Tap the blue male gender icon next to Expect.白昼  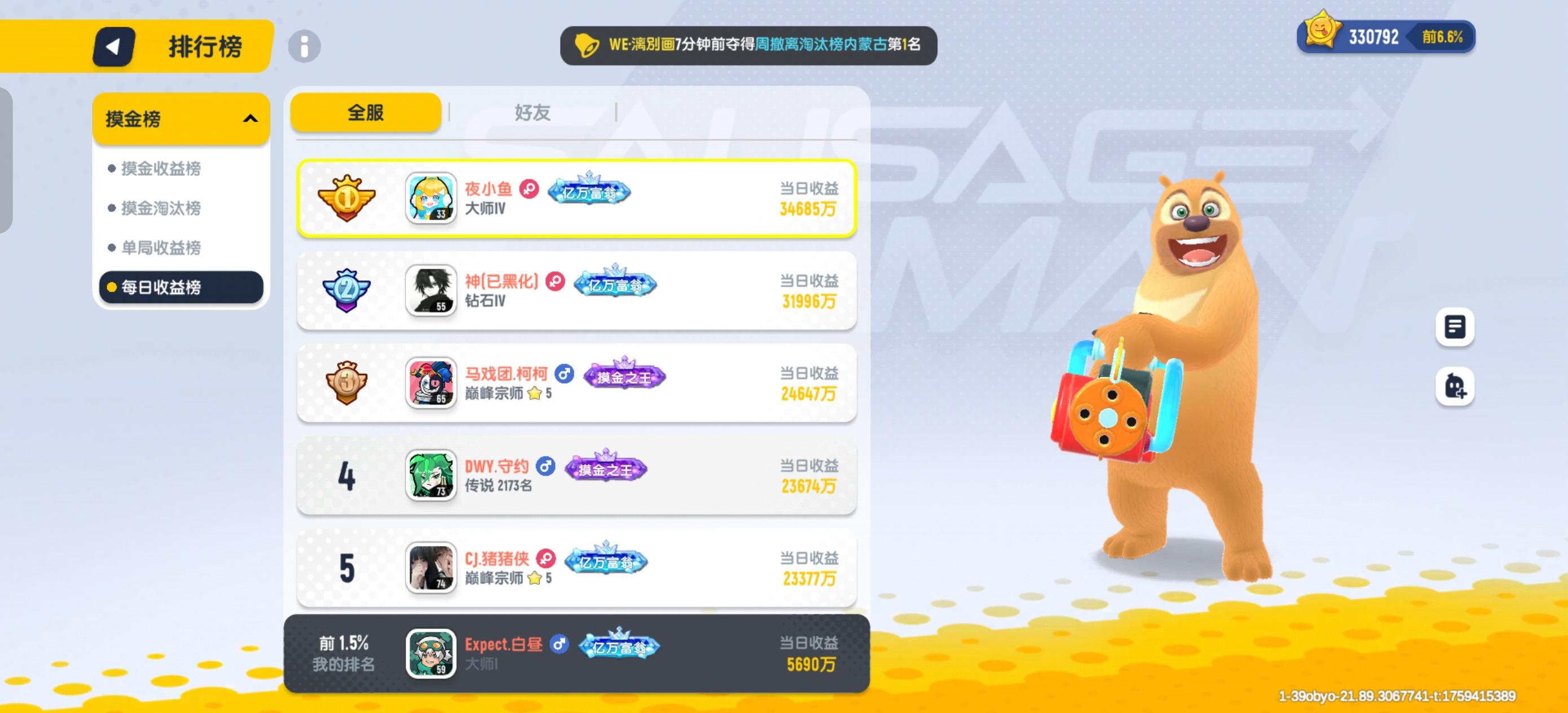[x=560, y=645]
